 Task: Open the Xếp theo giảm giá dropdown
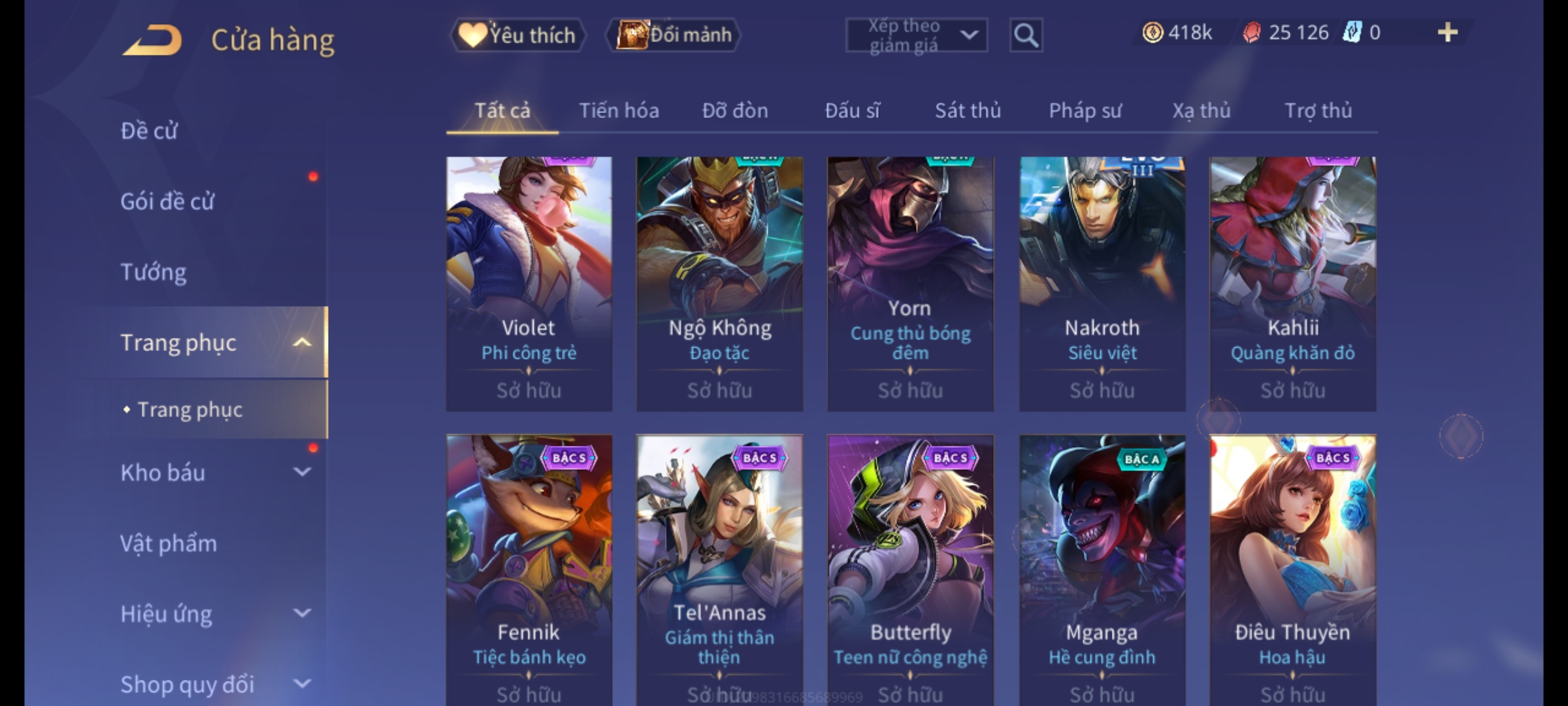(x=916, y=35)
